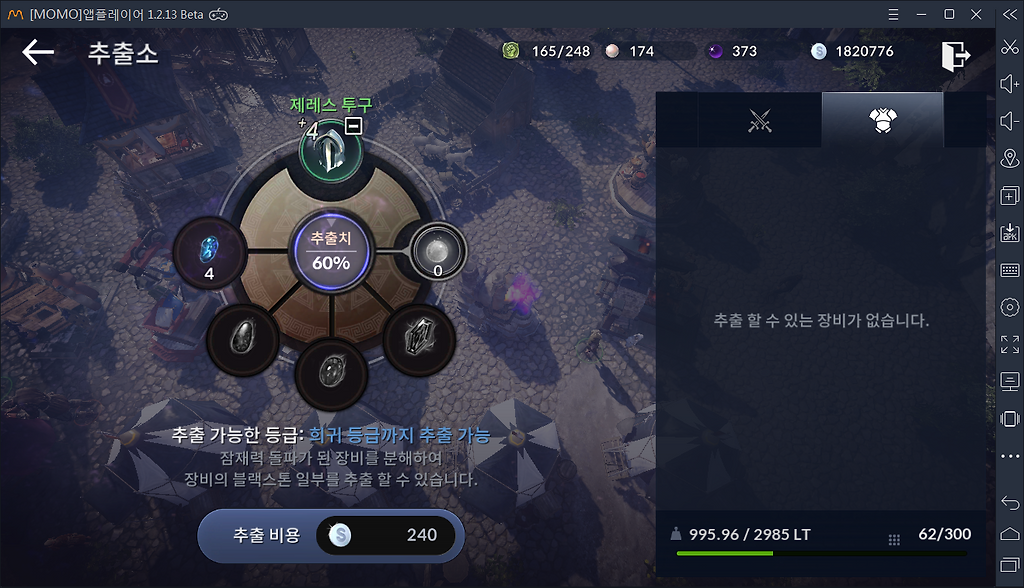Switch to the crossed swords weapon tab
1024x588 pixels.
point(761,121)
